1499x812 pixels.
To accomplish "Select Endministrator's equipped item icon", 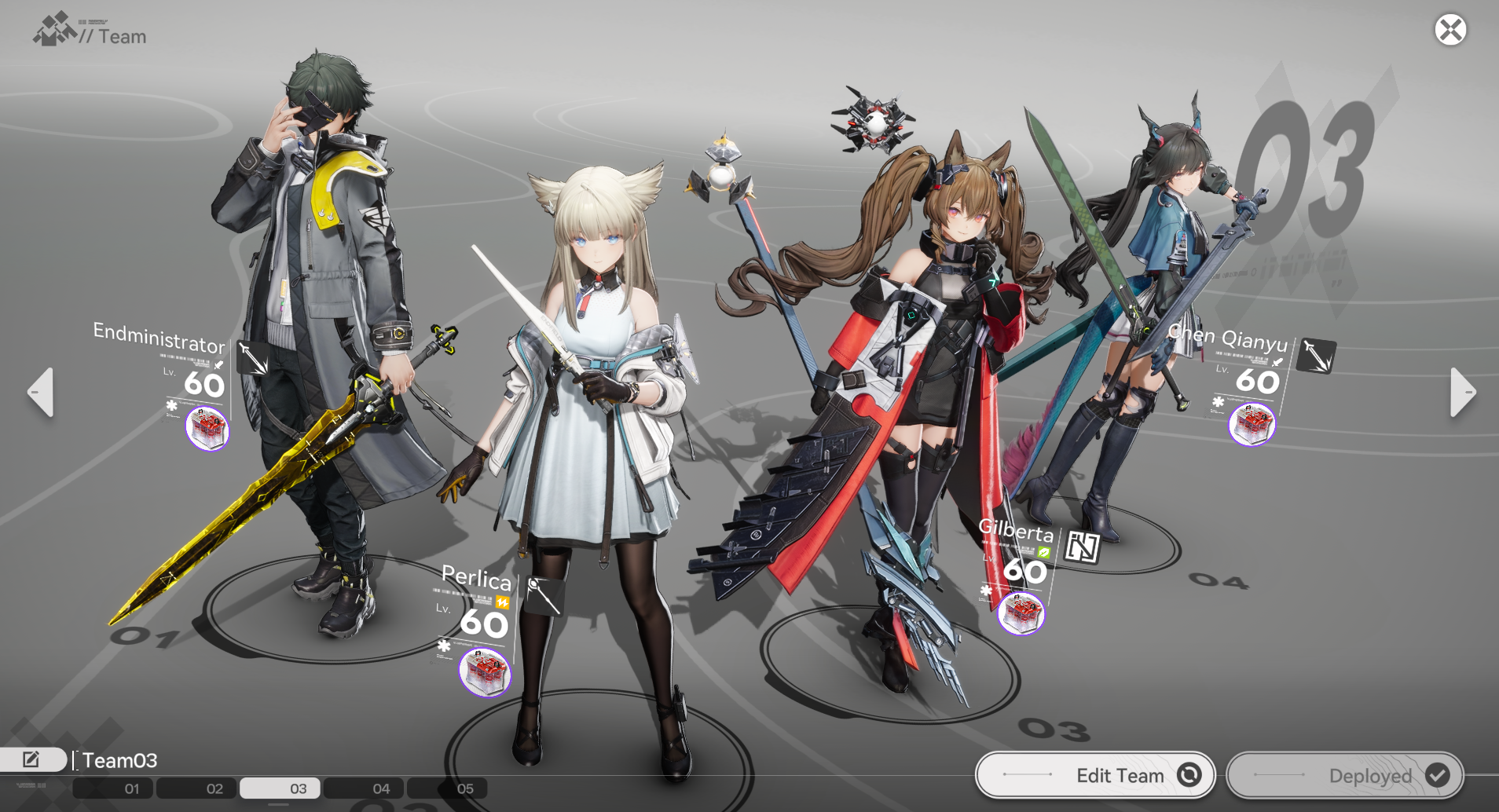I will [207, 429].
